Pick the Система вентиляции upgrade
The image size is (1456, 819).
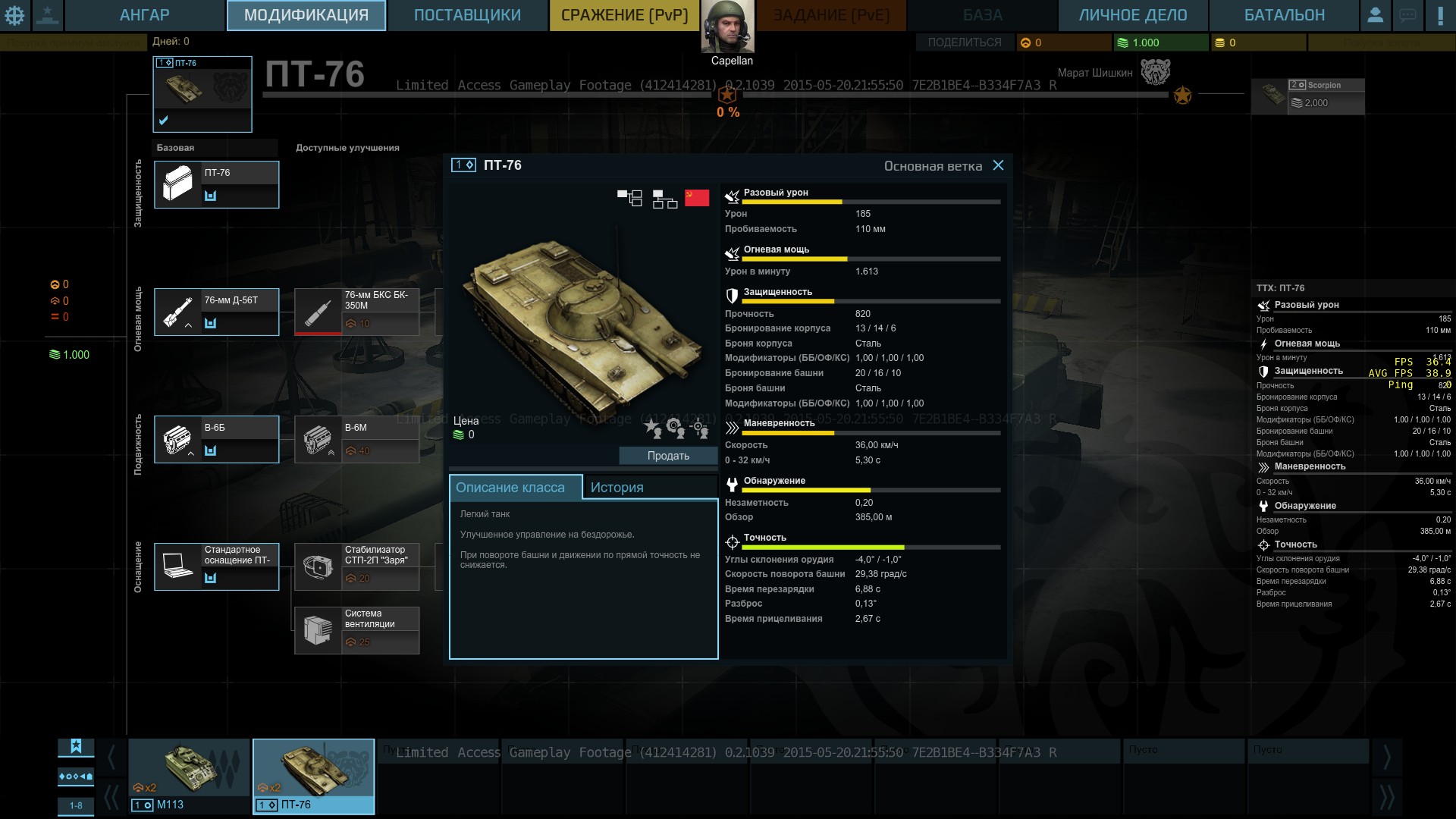coord(356,630)
